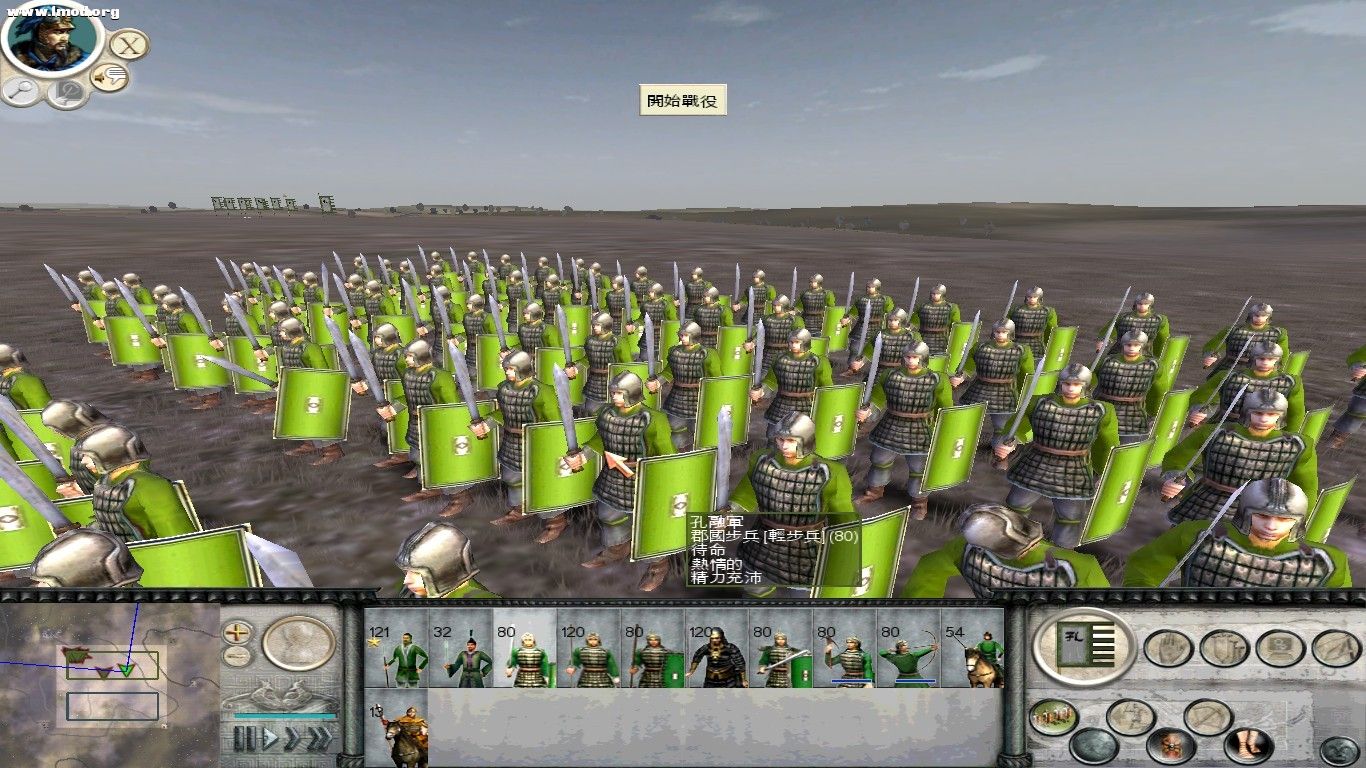
Task: Open the minimap magnifying glass zoom icon
Action: (x=21, y=90)
